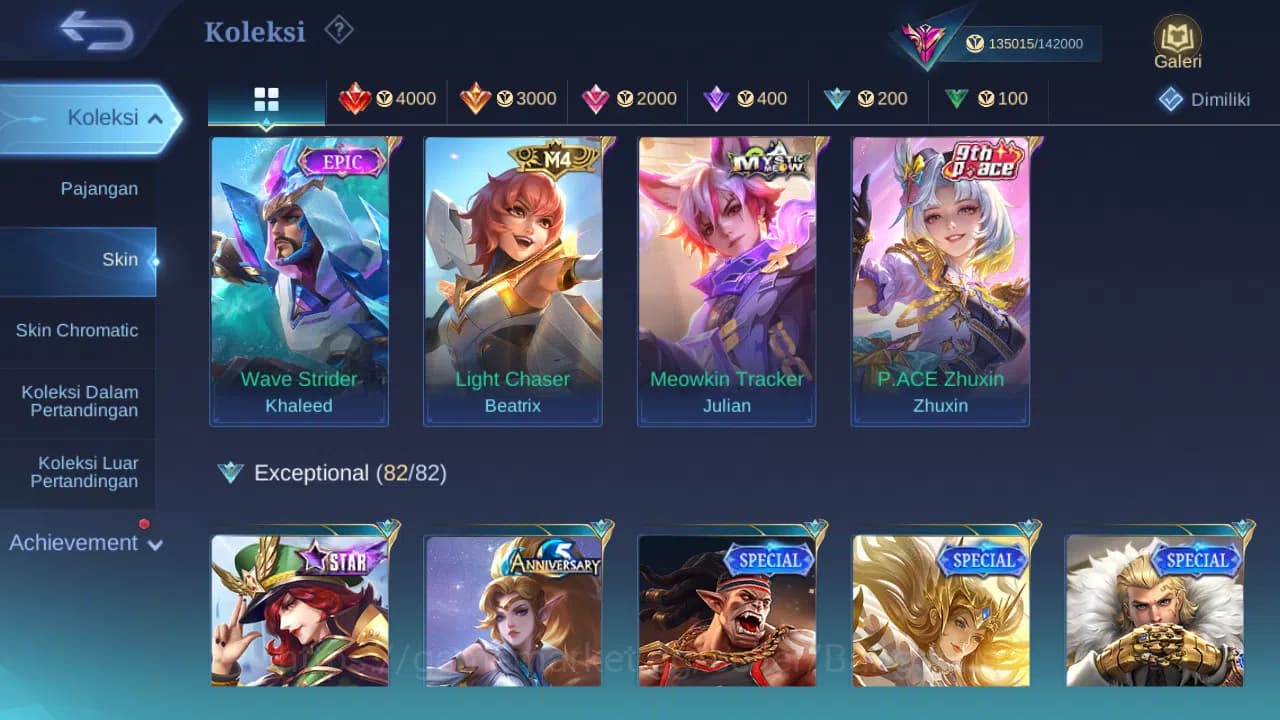This screenshot has width=1280, height=720.
Task: Select the Wave Strider Khaleed skin card
Action: (299, 280)
